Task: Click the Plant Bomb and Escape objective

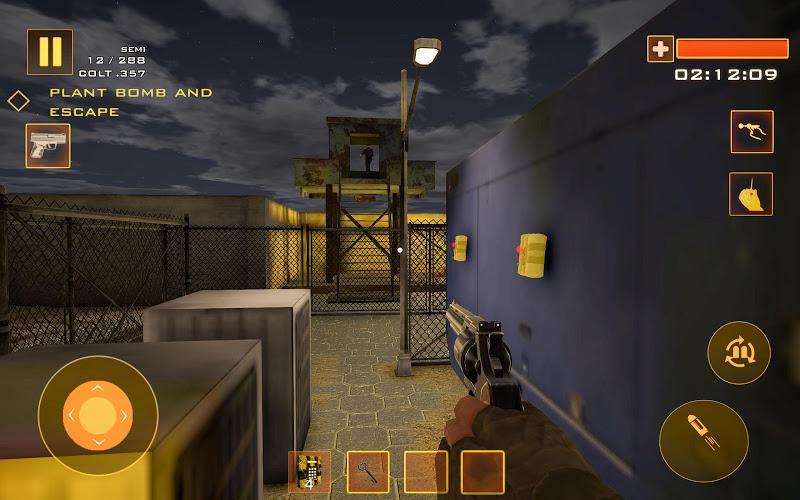Action: pos(130,102)
